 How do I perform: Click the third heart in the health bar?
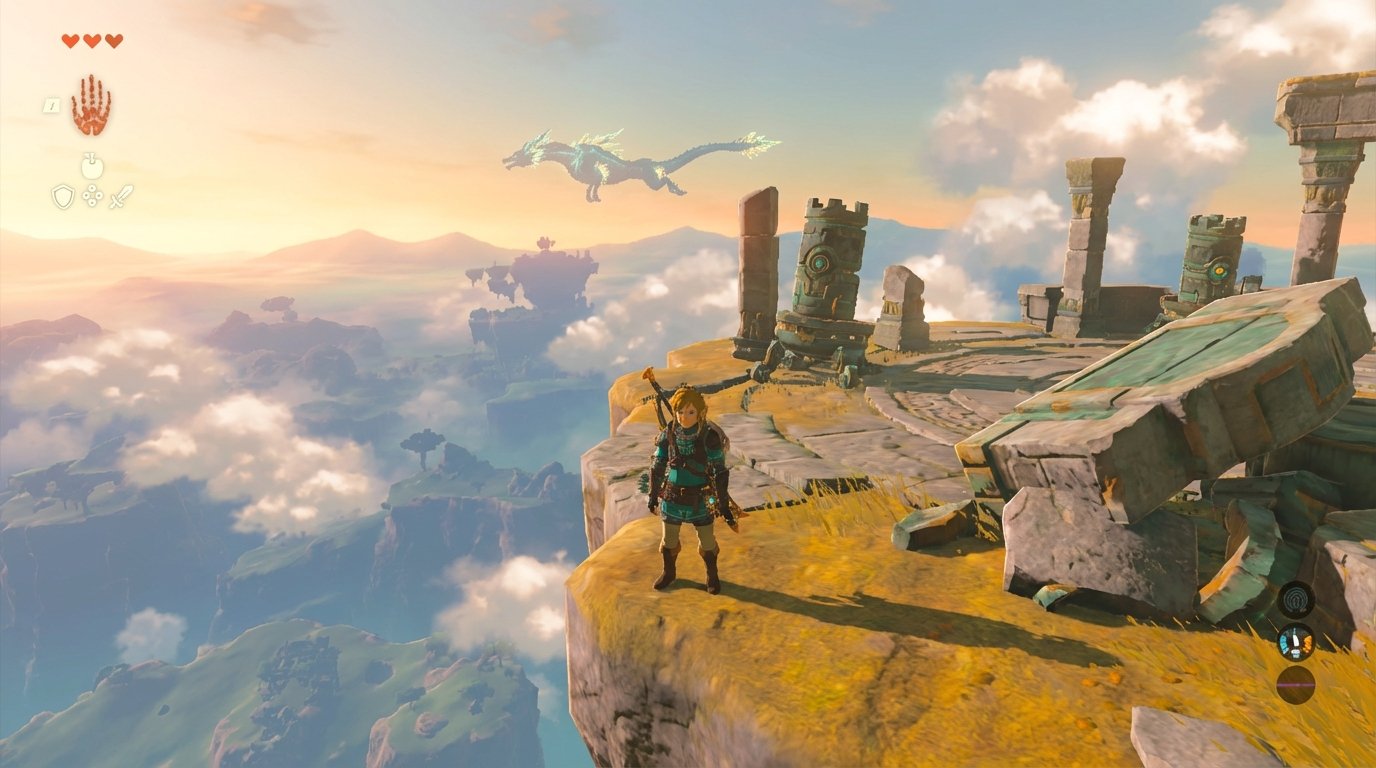pos(113,40)
